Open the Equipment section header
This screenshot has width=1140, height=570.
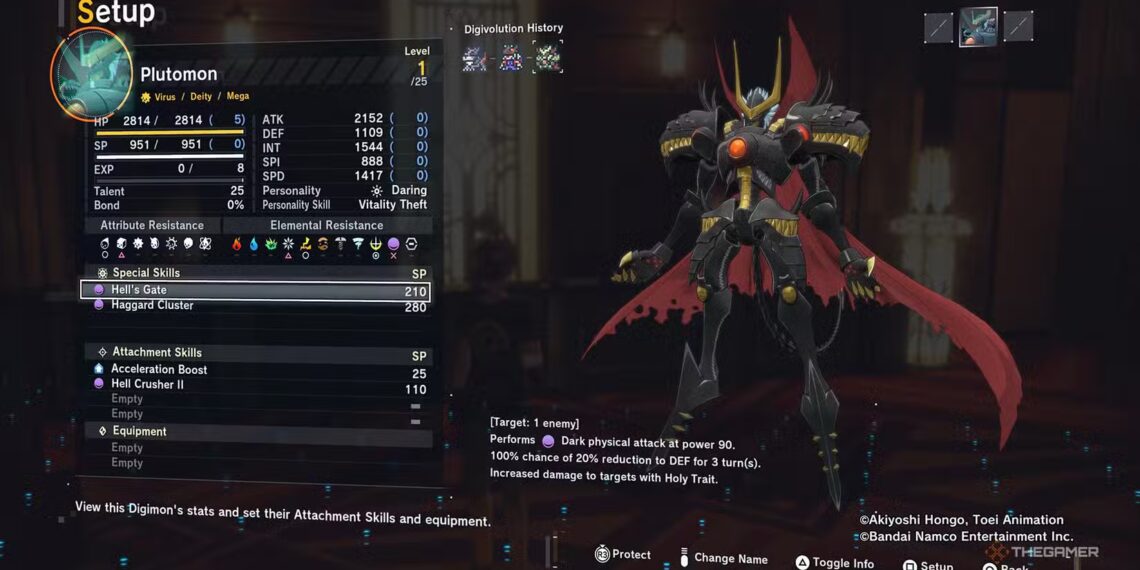(140, 432)
